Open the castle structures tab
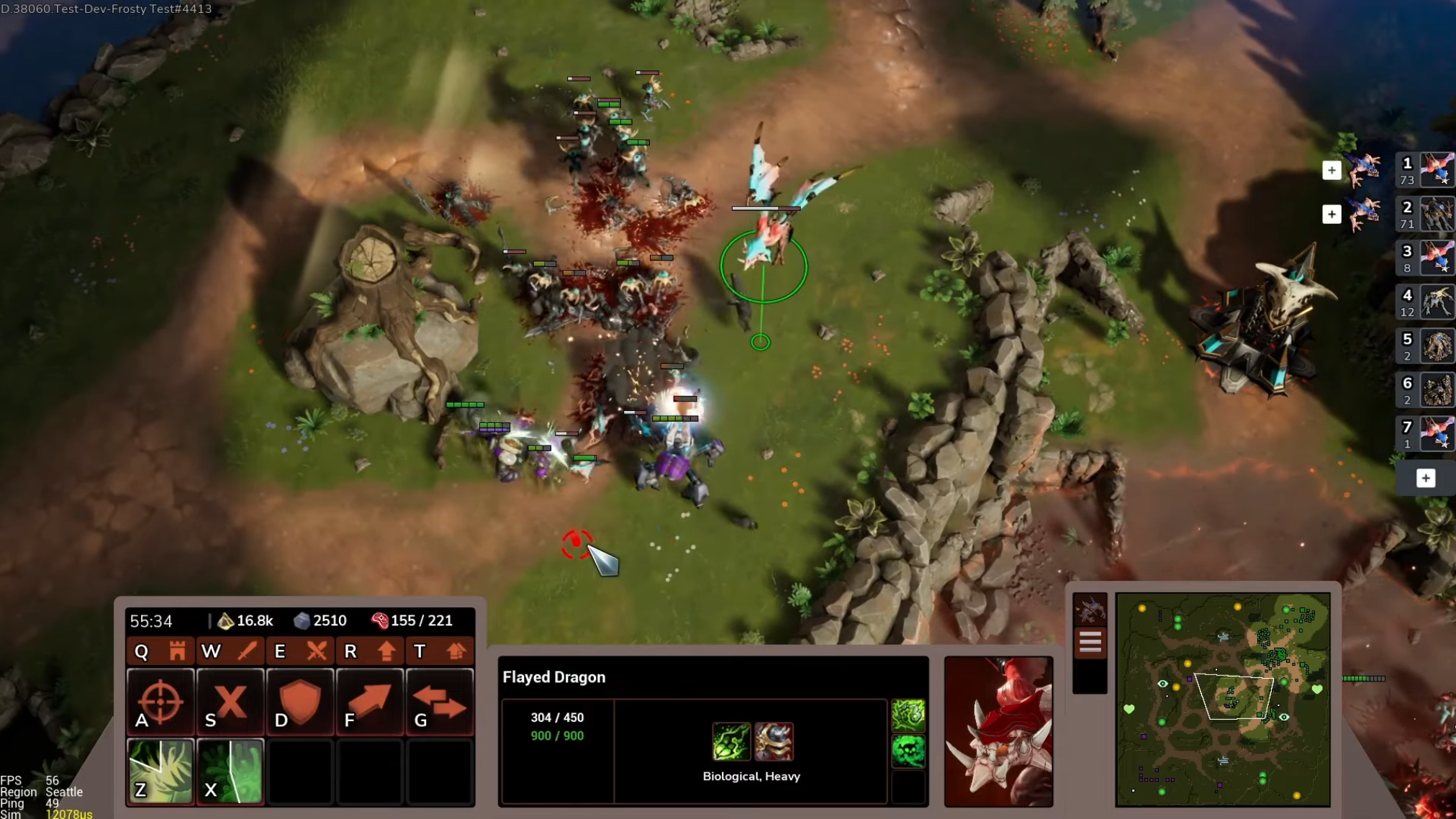The width and height of the screenshot is (1456, 819). tap(177, 651)
